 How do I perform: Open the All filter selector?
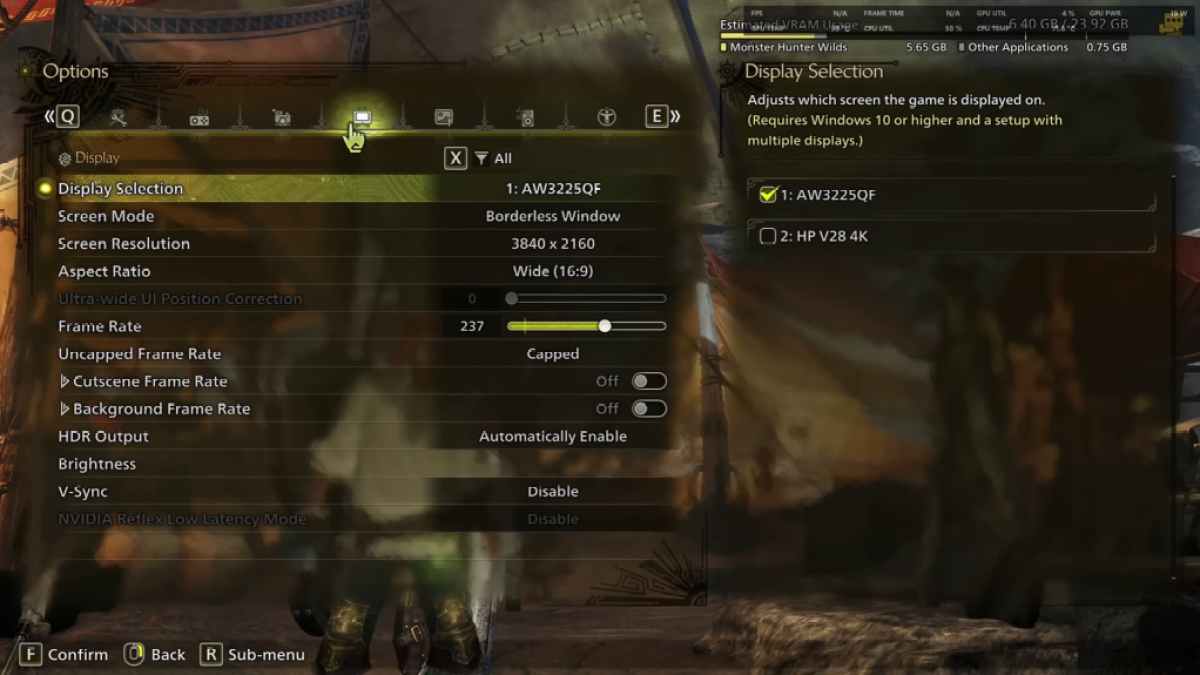click(493, 158)
